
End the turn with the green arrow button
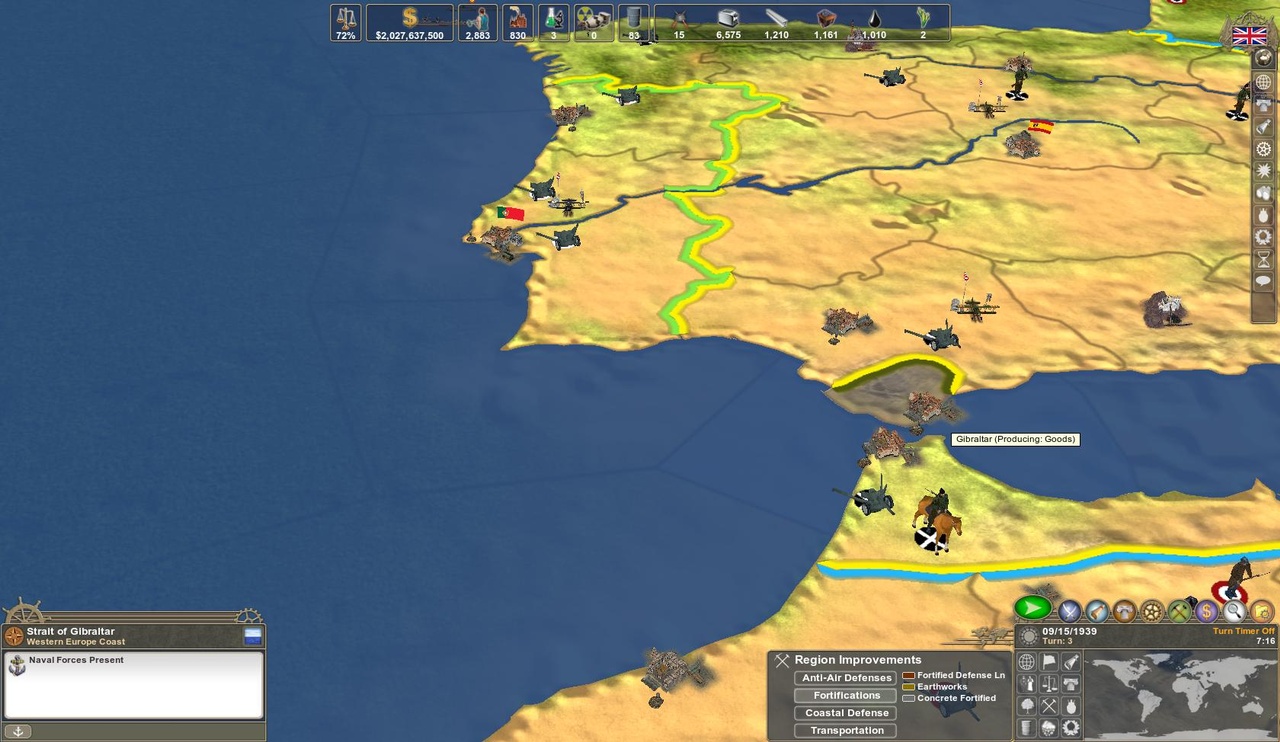1031,609
